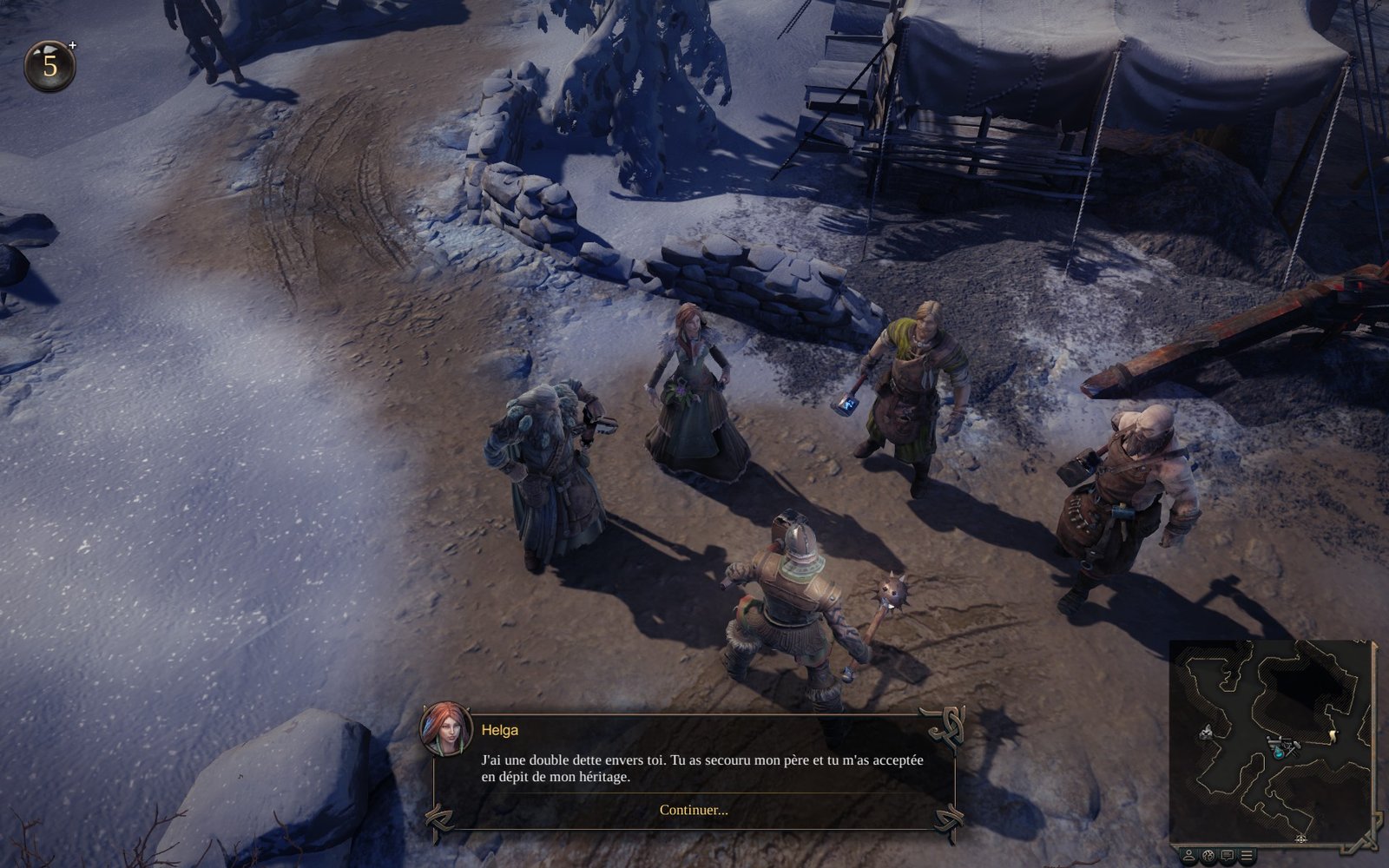The height and width of the screenshot is (868, 1389).
Task: Continue Helga's dialogue with Continuer
Action: (694, 810)
